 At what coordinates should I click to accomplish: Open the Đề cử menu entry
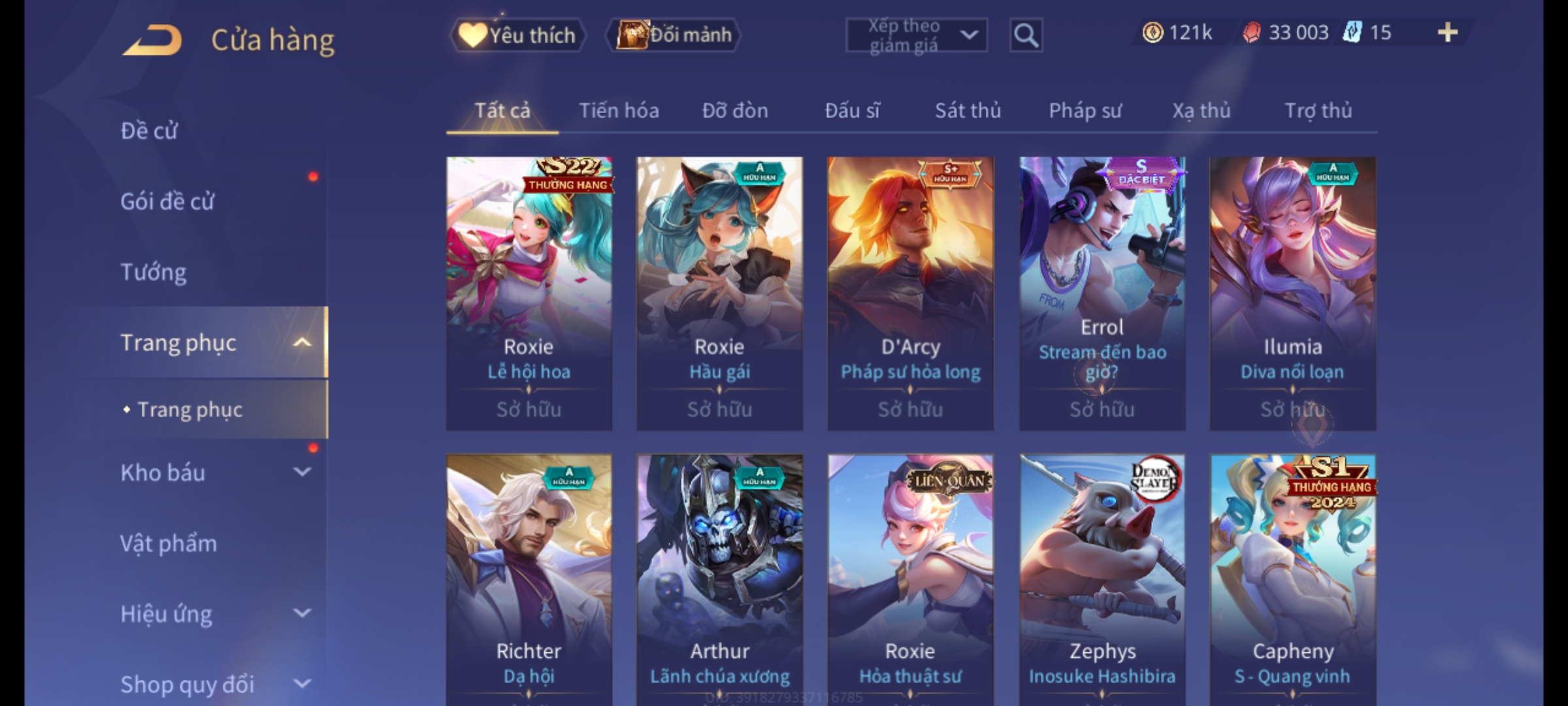149,131
